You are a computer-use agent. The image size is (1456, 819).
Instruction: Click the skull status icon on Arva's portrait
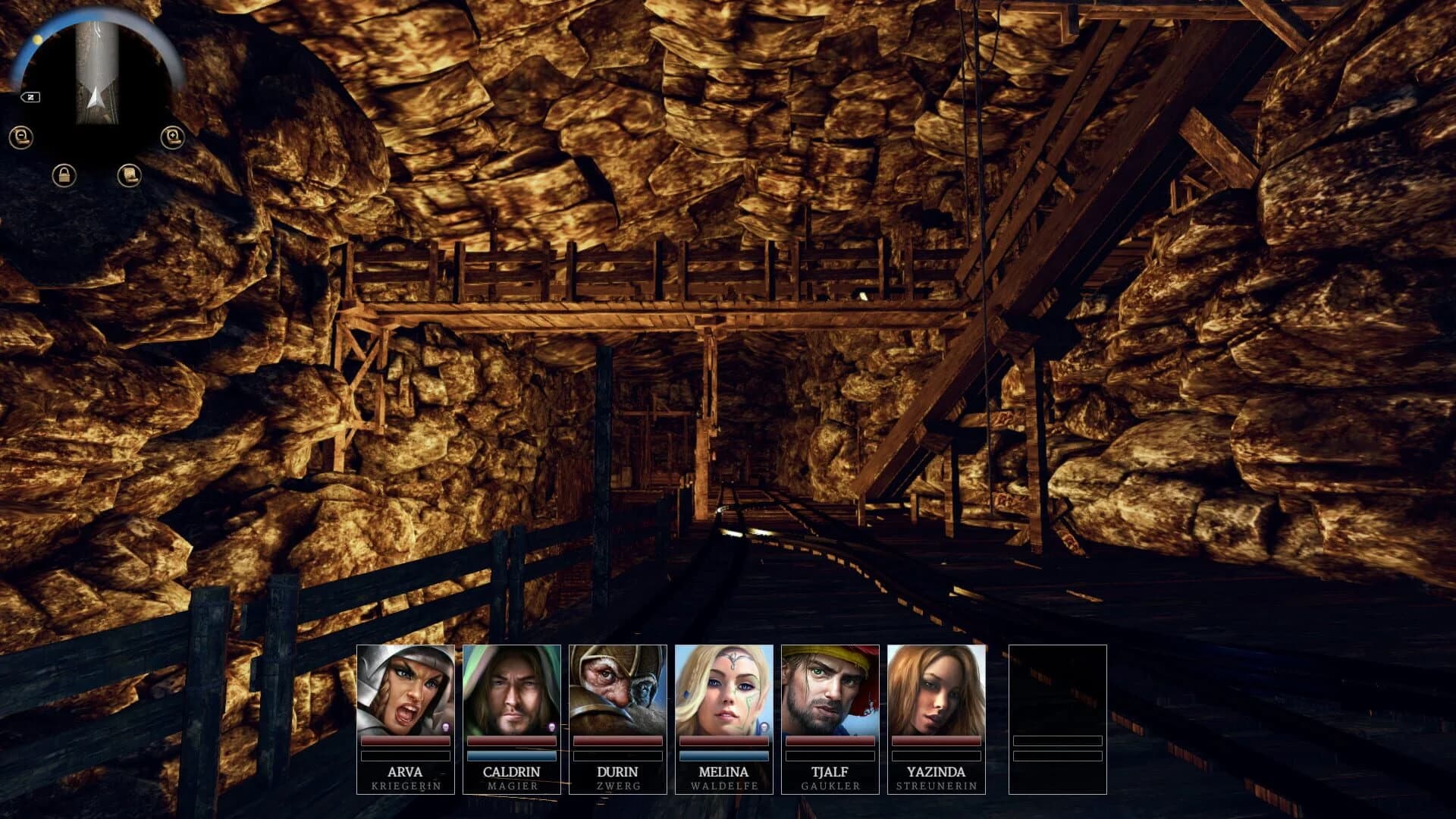coord(445,726)
